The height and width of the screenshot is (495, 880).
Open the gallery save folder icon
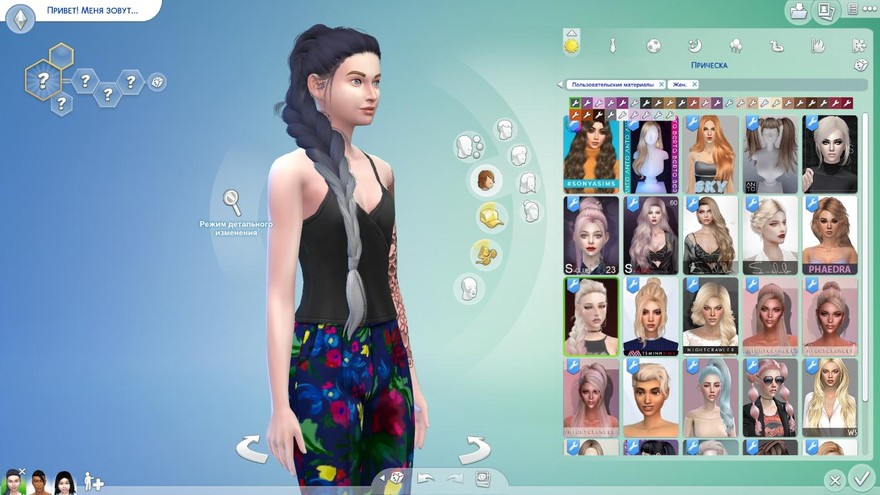point(798,12)
